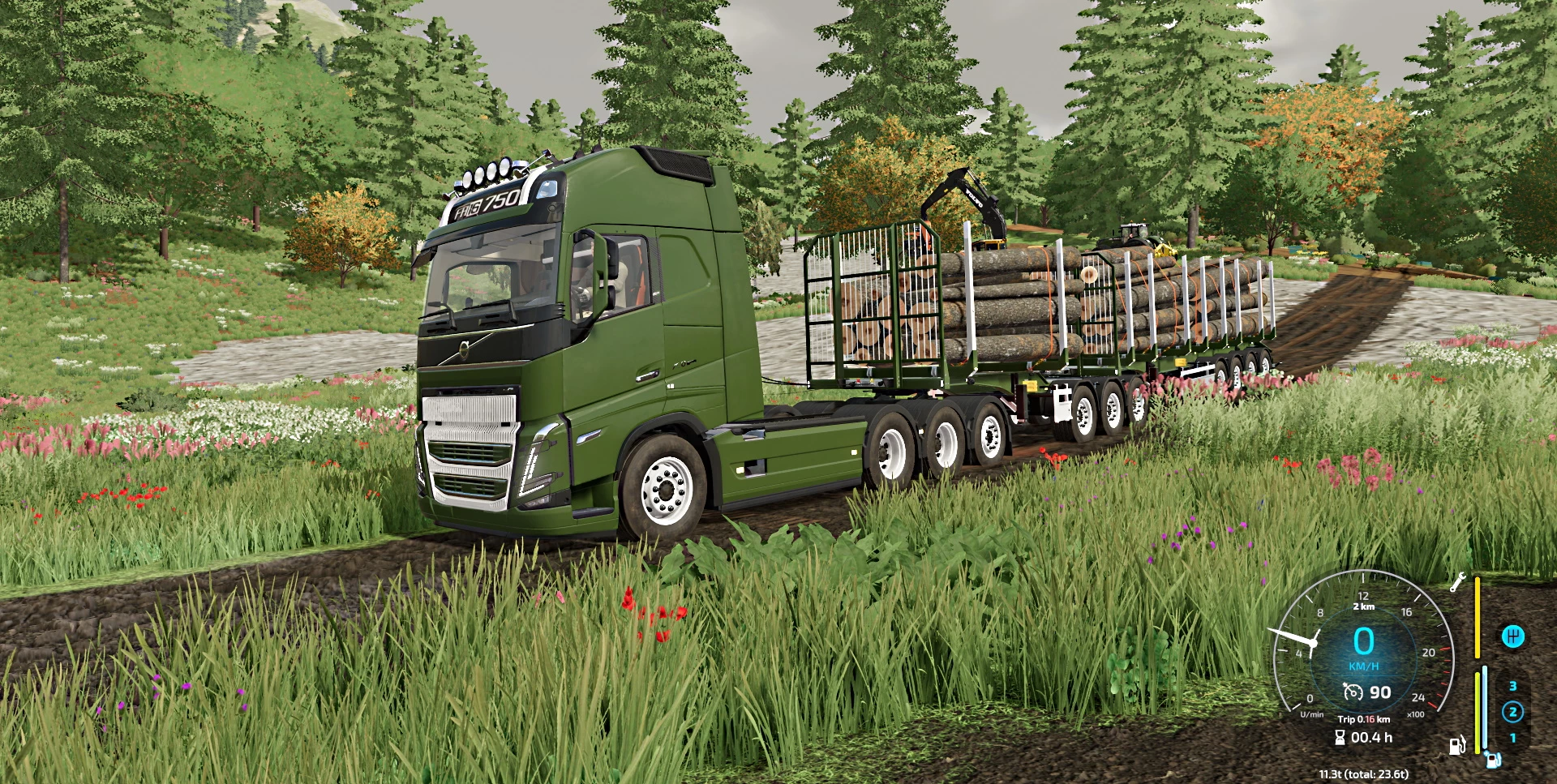Select the blue diesel refuel icon
The height and width of the screenshot is (784, 1557).
tap(1491, 760)
